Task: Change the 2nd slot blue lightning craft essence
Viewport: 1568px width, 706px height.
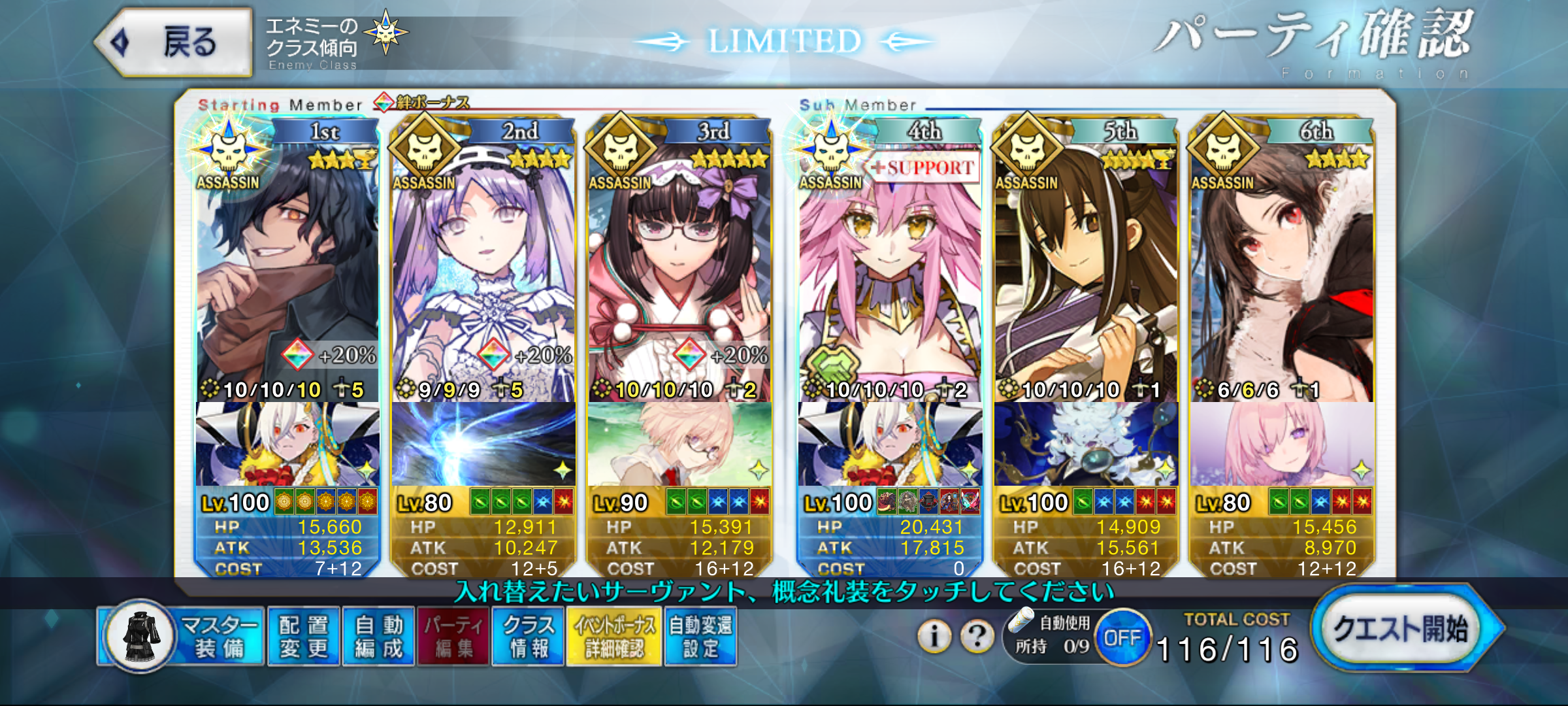Action: pyautogui.click(x=483, y=445)
